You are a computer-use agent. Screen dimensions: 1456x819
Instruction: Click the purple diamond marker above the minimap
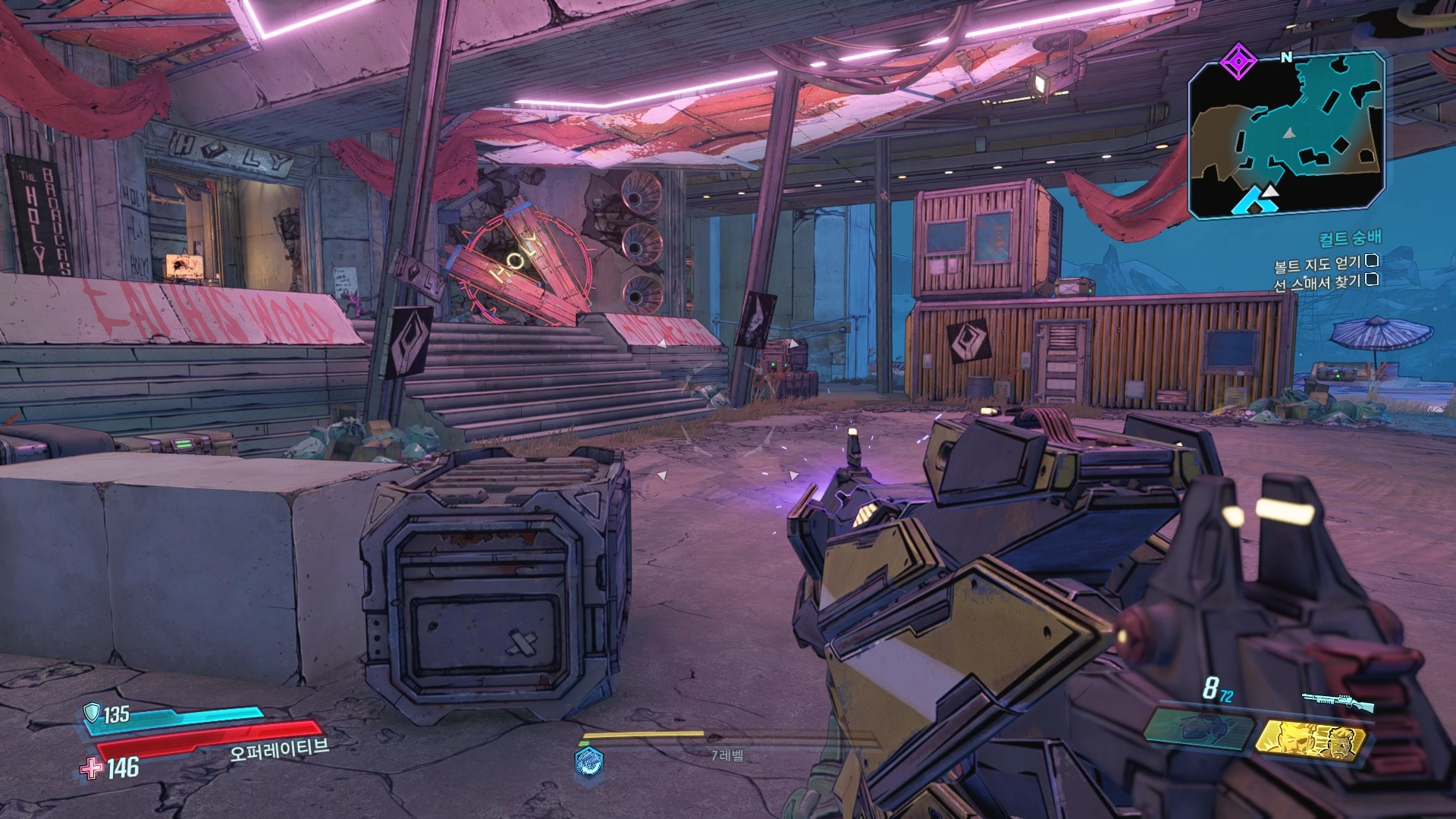1238,61
